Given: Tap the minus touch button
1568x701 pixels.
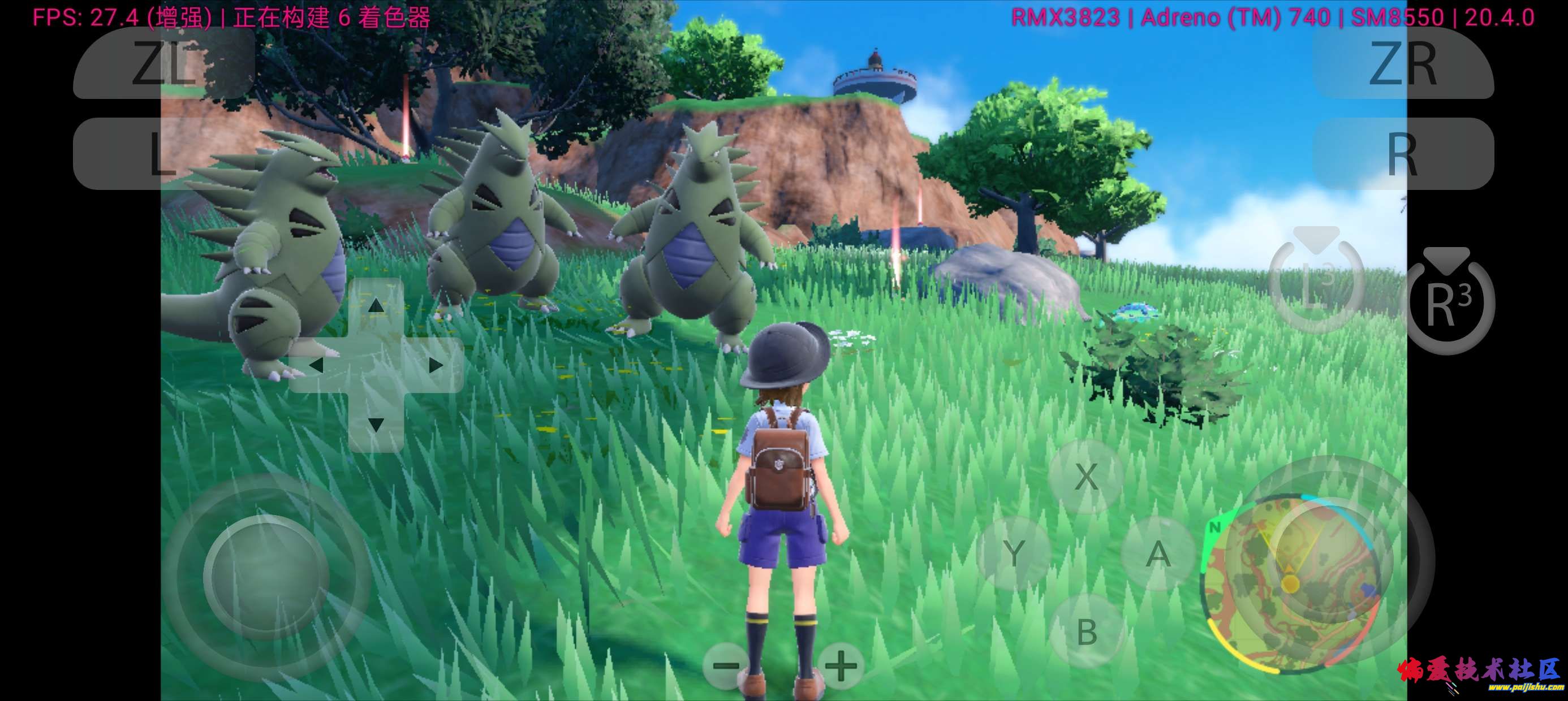Looking at the screenshot, I should tap(726, 665).
